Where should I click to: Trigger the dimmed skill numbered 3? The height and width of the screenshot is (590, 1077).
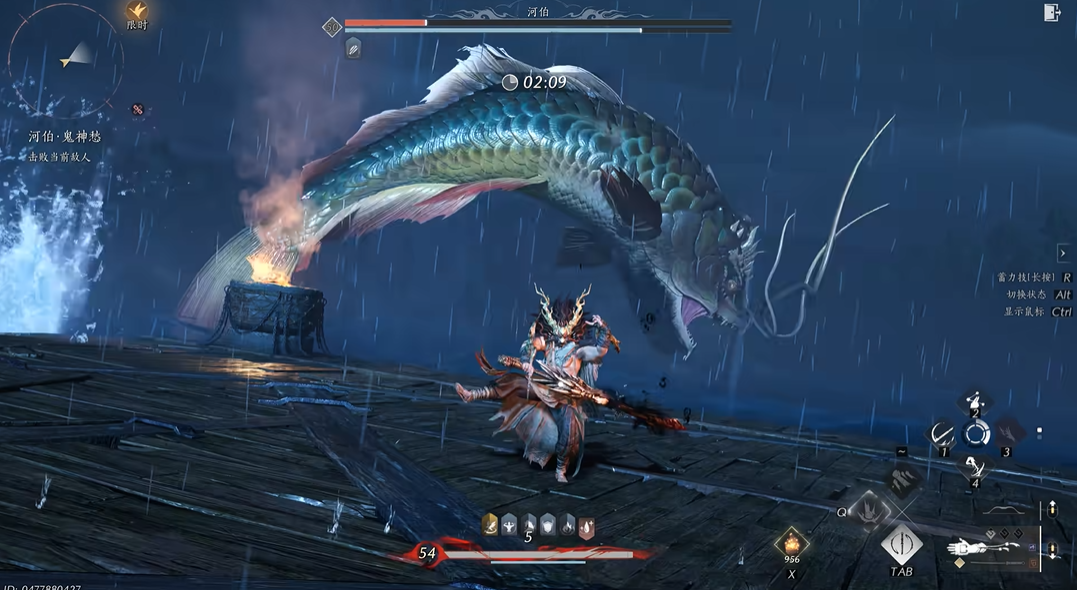point(1007,435)
